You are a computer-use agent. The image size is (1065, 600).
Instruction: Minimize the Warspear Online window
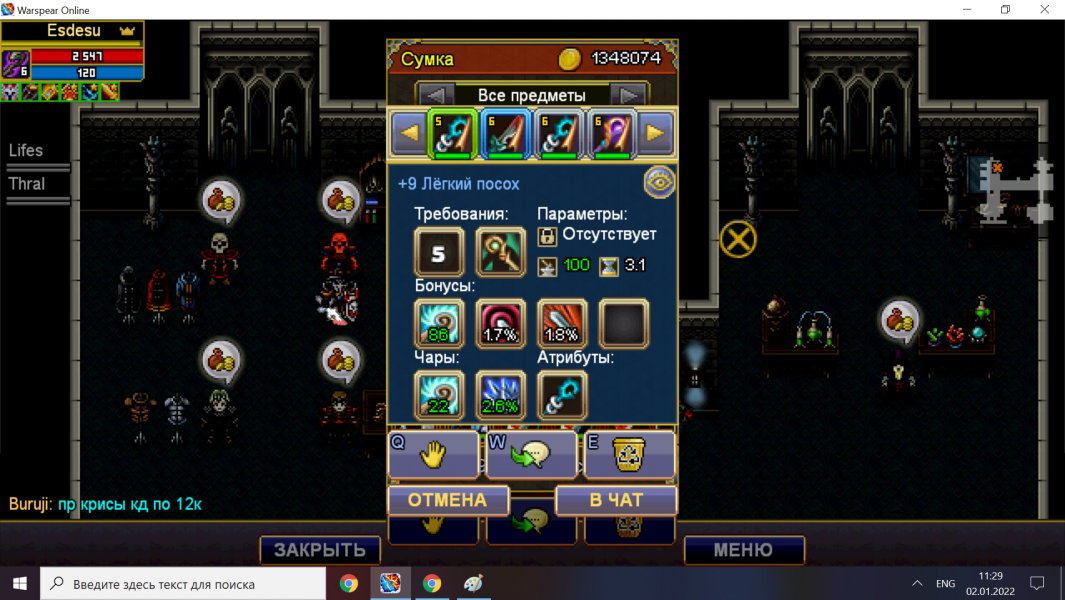(x=959, y=10)
